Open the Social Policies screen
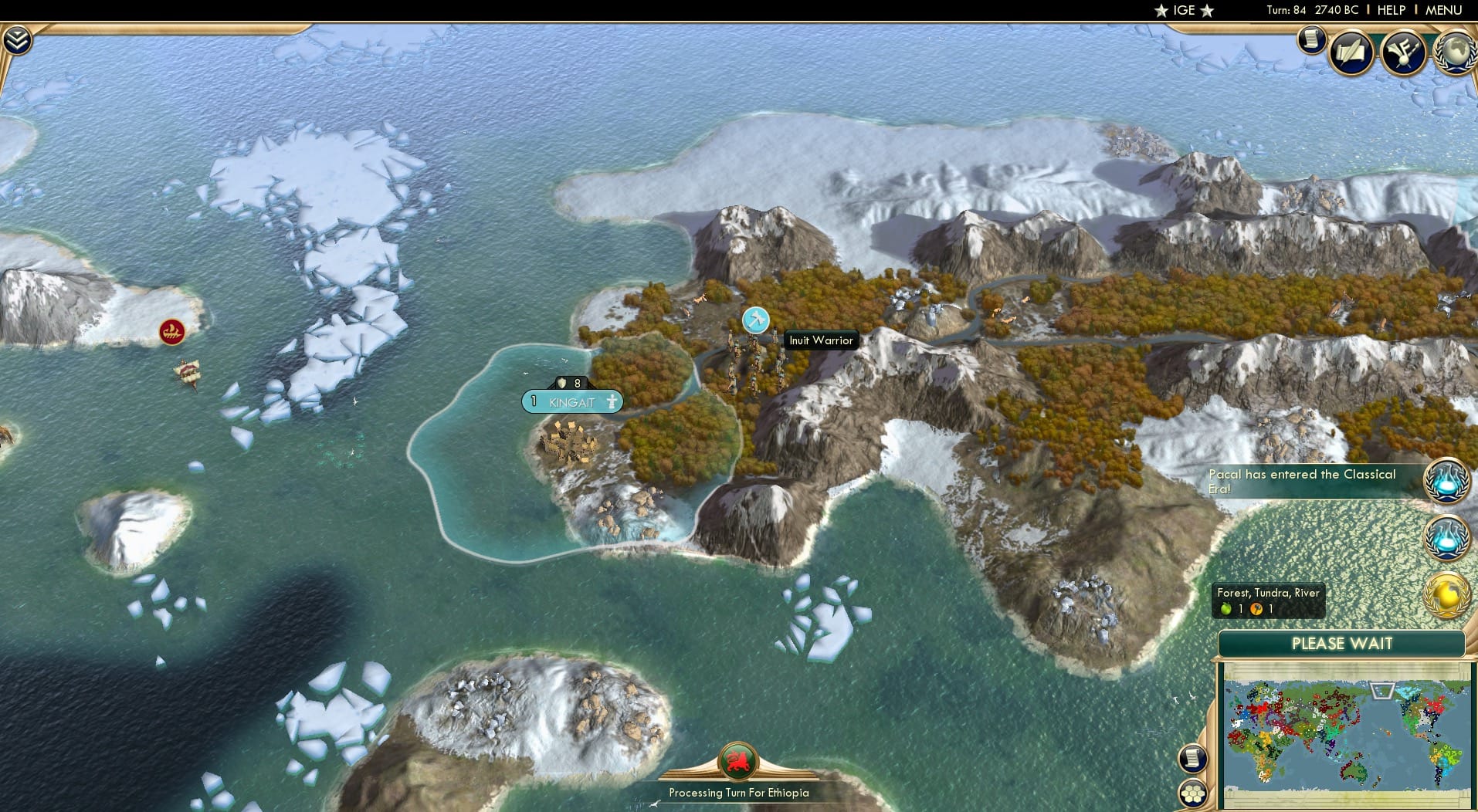This screenshot has height=812, width=1478. click(x=1347, y=52)
